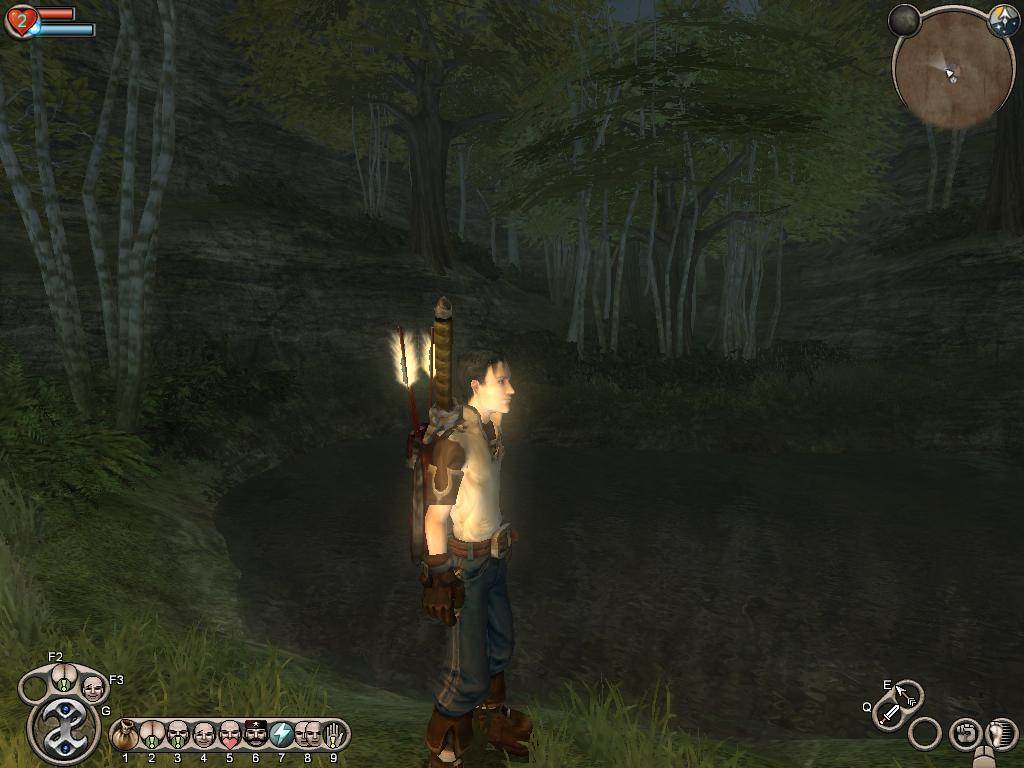1024x768 pixels.
Task: Equip the sword melee weapon icon
Action: [x=889, y=714]
